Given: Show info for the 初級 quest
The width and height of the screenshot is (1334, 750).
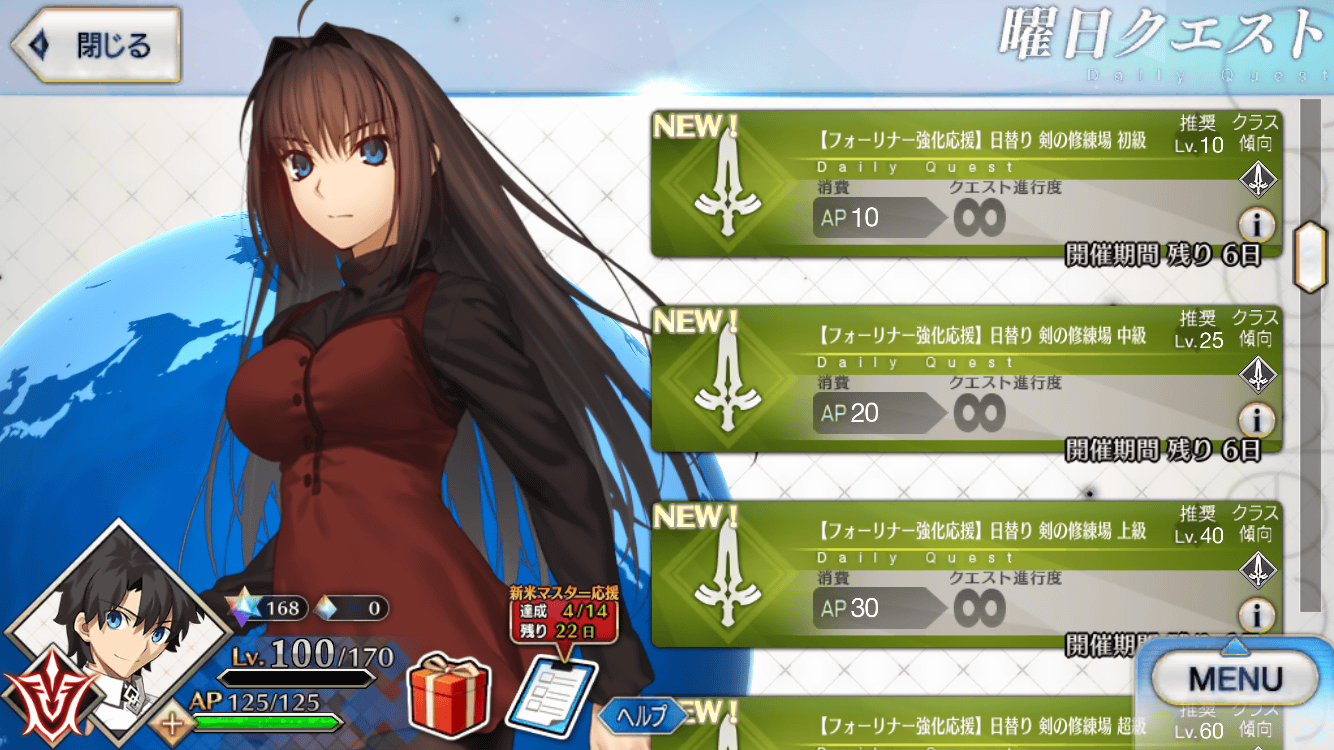Looking at the screenshot, I should 1256,224.
